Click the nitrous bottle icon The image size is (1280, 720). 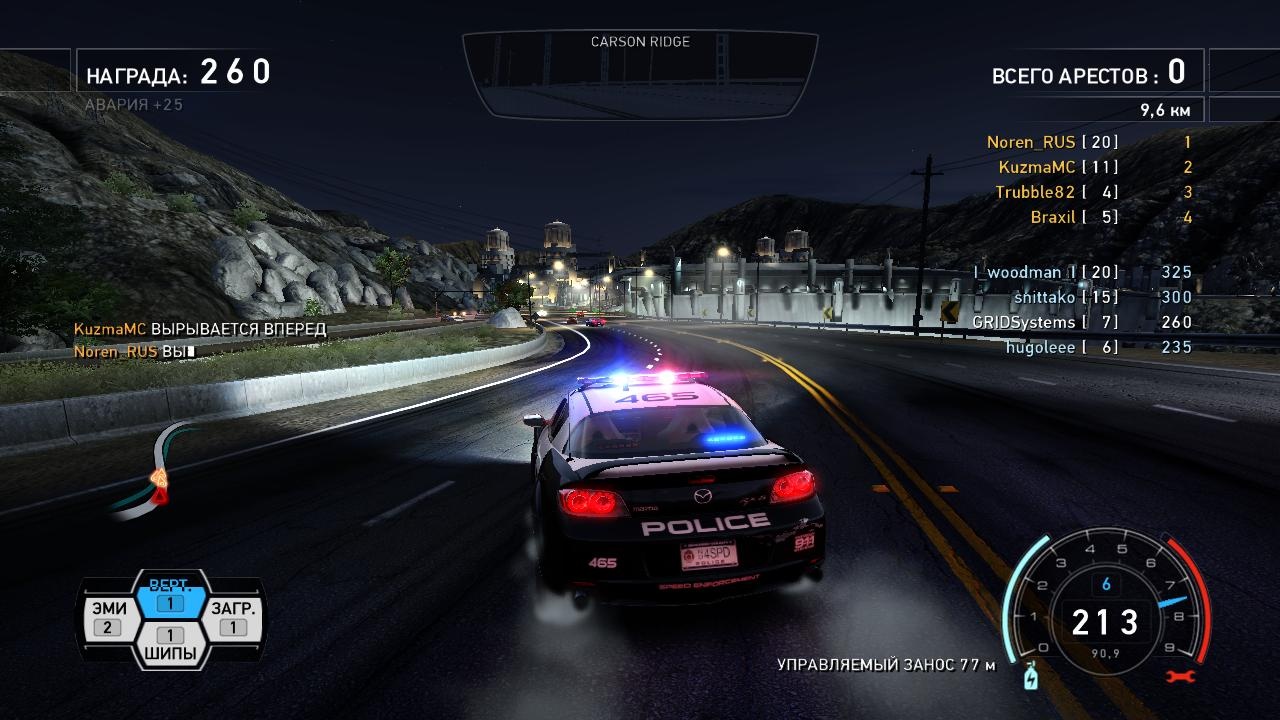1027,678
